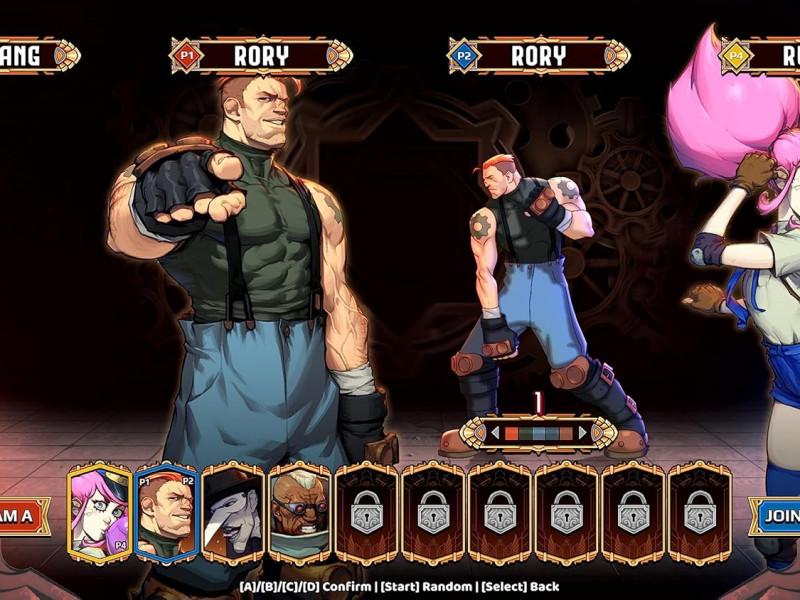
Task: Click the left arrow of costume color selector
Action: [493, 433]
